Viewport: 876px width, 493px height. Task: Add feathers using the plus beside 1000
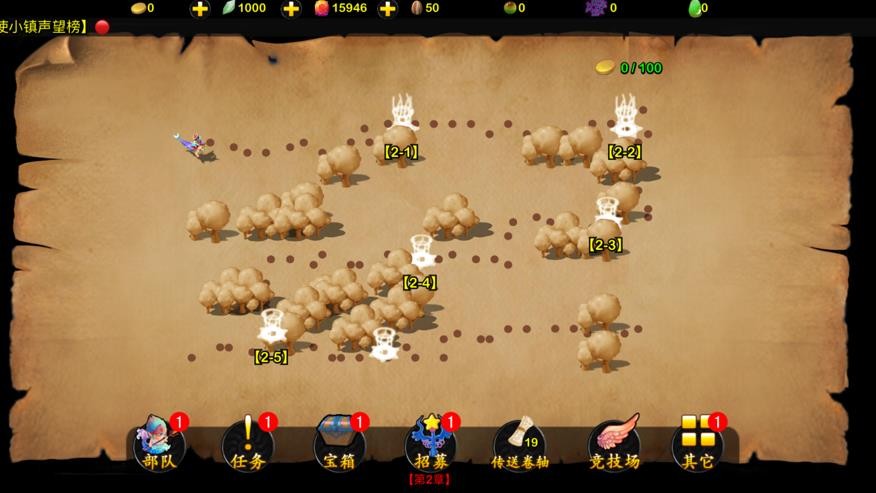tap(291, 9)
